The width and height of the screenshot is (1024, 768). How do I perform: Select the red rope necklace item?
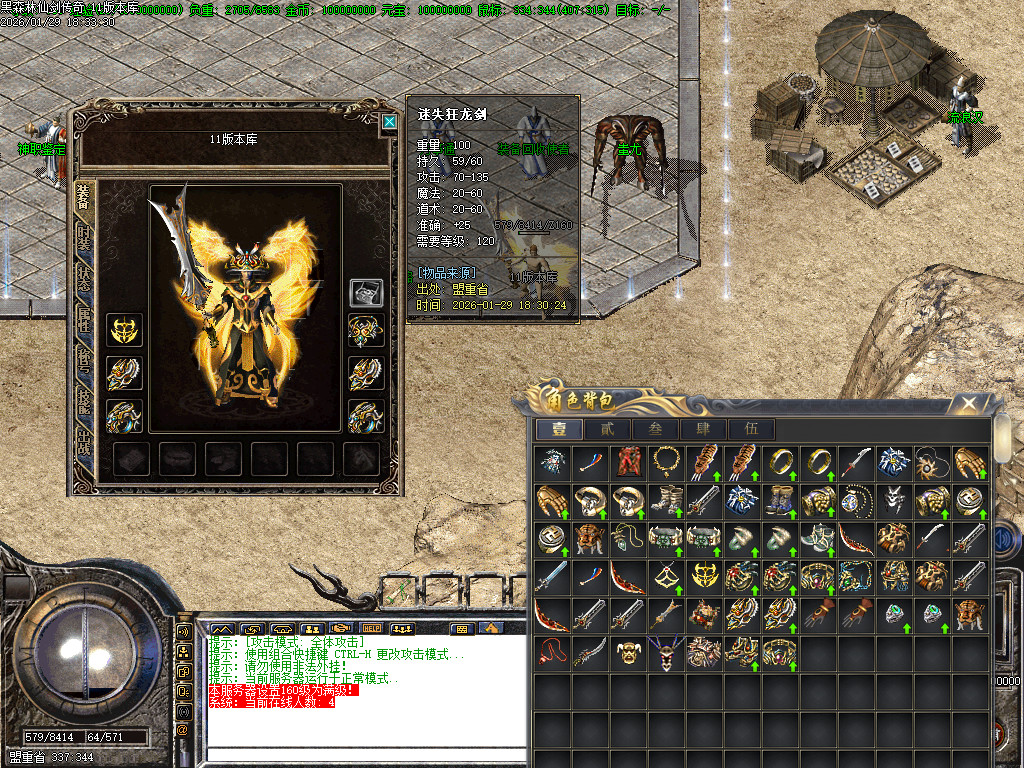pos(551,653)
